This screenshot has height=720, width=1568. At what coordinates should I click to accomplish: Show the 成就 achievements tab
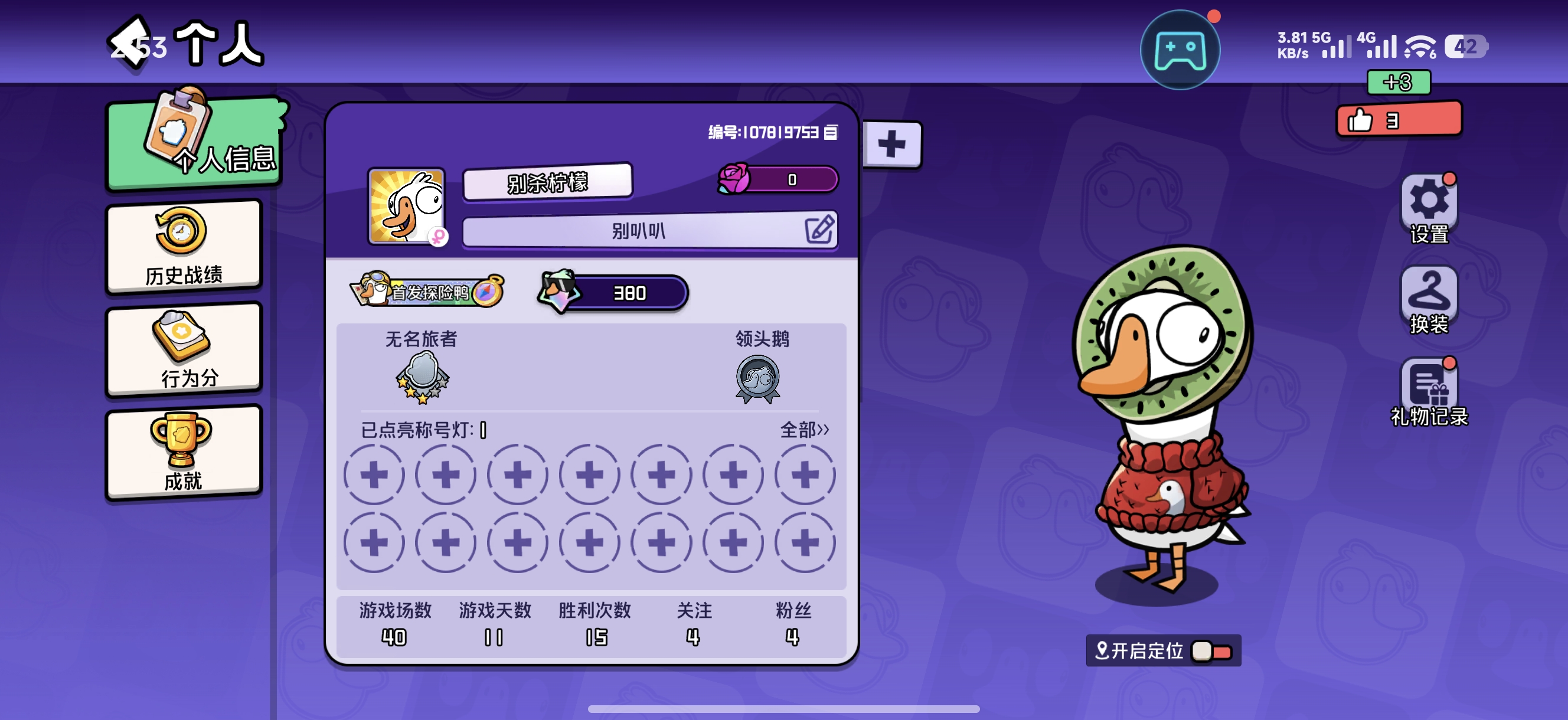tap(184, 453)
